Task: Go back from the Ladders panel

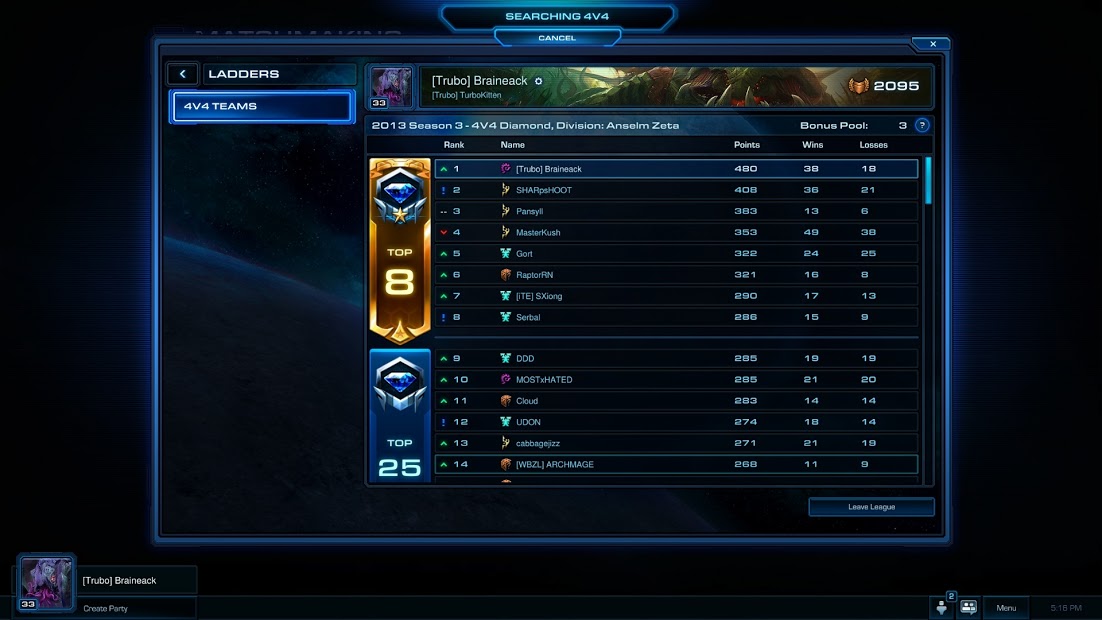Action: pyautogui.click(x=183, y=74)
